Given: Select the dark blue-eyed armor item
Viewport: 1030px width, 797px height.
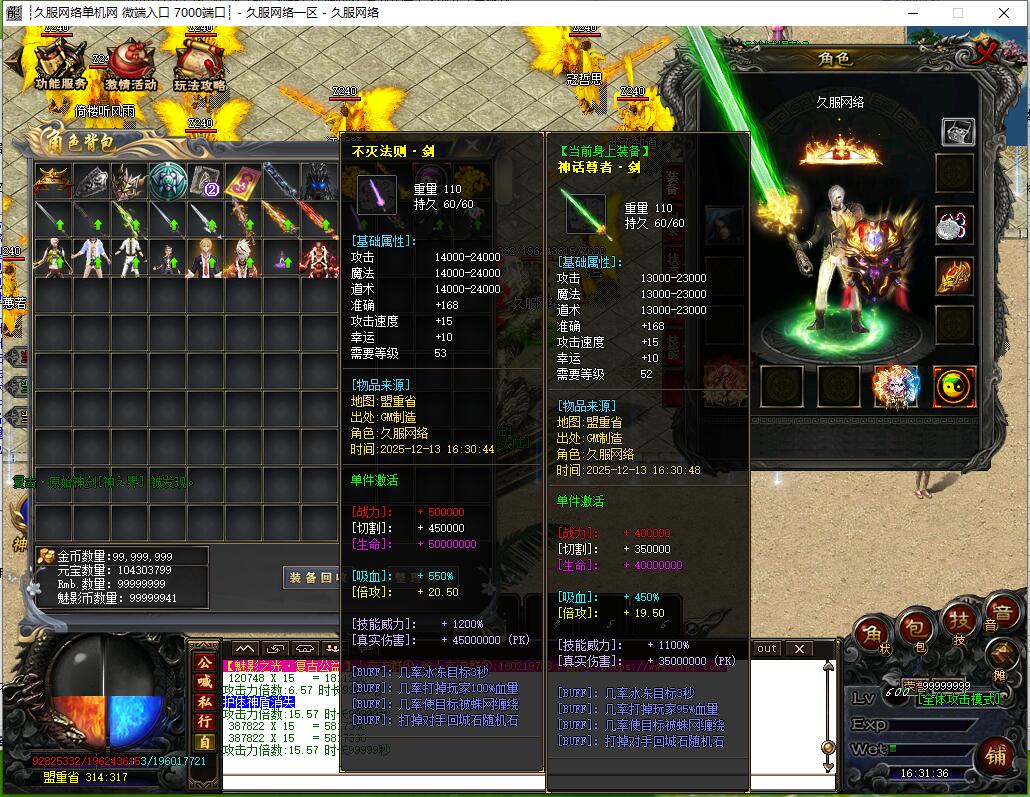Looking at the screenshot, I should (319, 181).
